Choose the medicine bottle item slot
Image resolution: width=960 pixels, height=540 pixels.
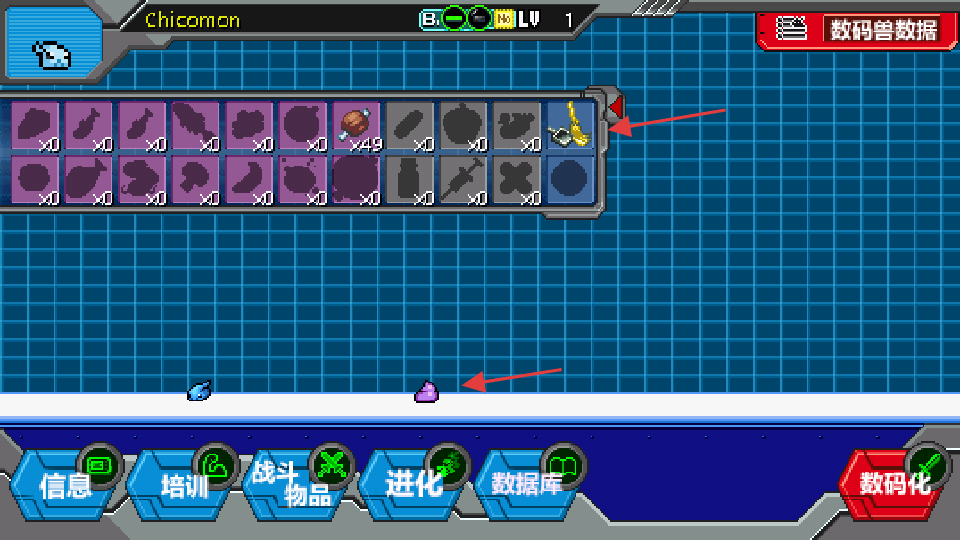tap(410, 180)
